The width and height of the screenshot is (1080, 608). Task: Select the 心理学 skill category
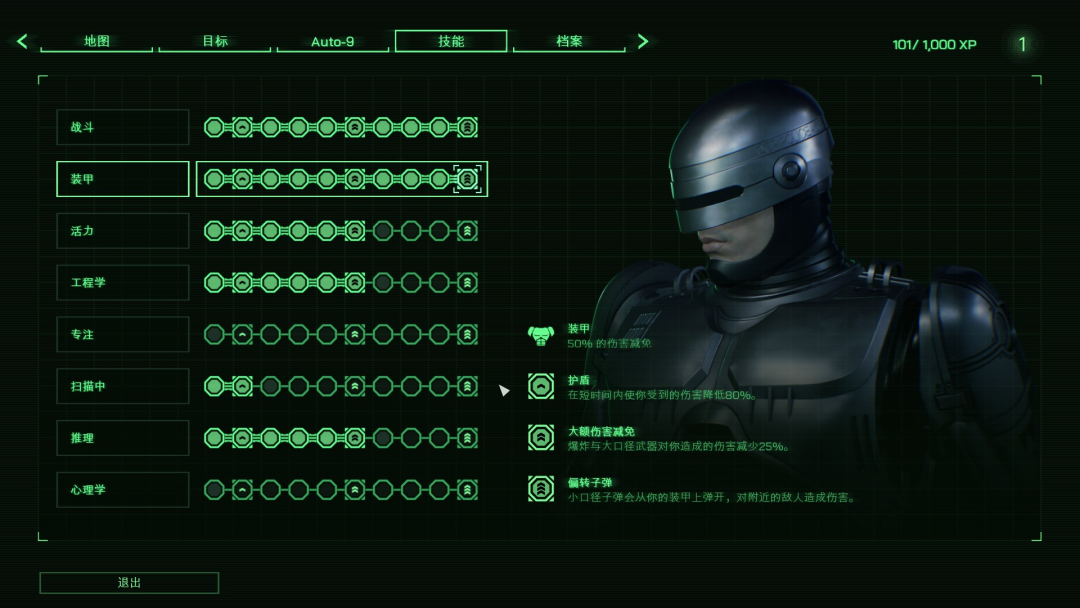[123, 490]
